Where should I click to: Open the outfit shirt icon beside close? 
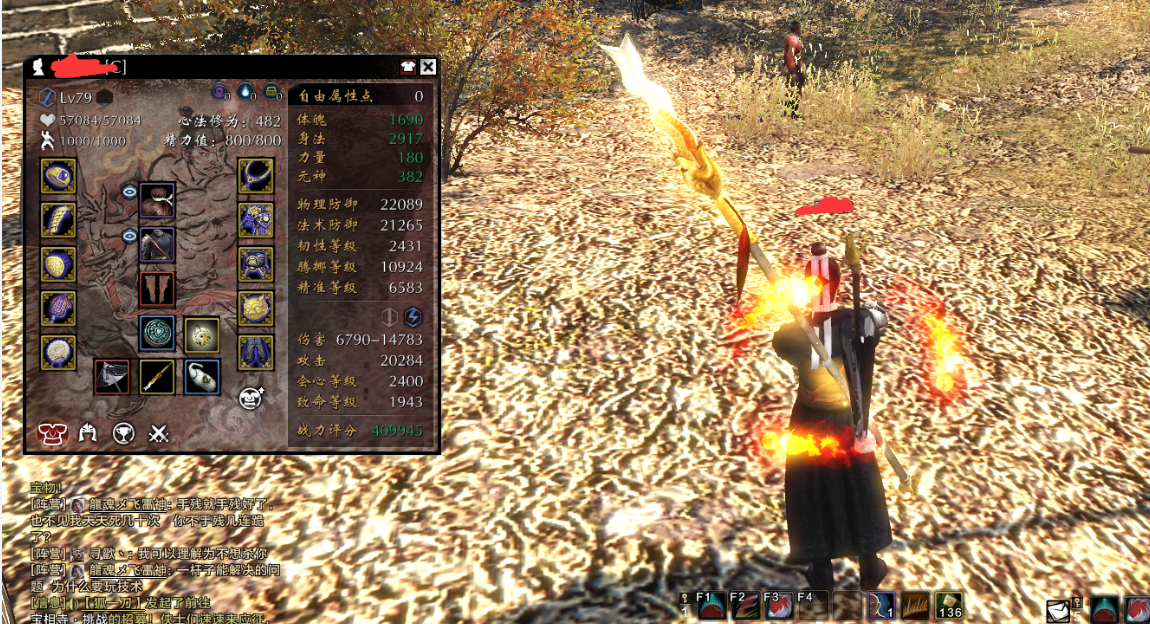point(407,67)
